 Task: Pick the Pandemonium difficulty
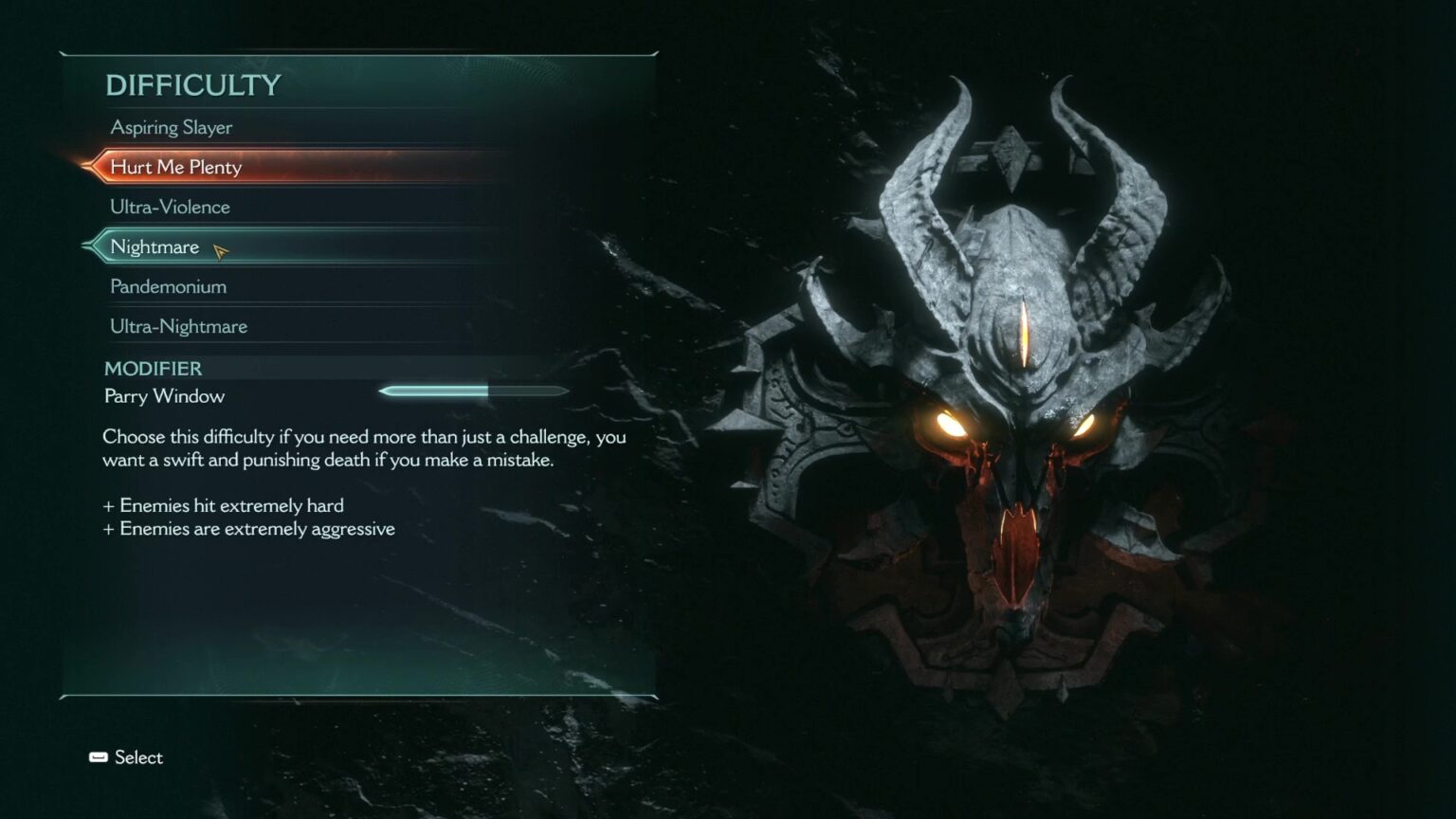[x=168, y=285]
